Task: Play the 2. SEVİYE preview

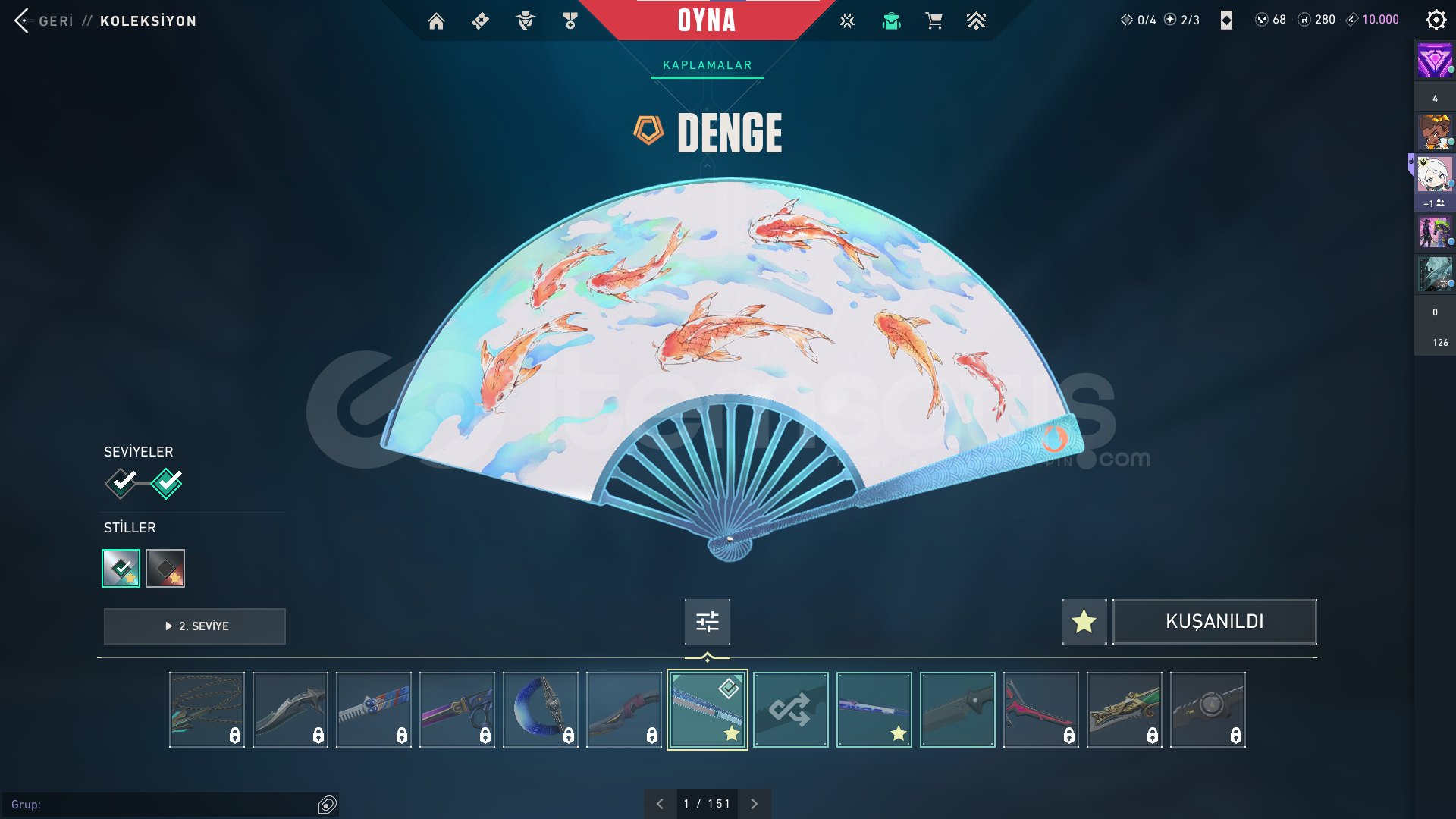Action: pos(195,626)
